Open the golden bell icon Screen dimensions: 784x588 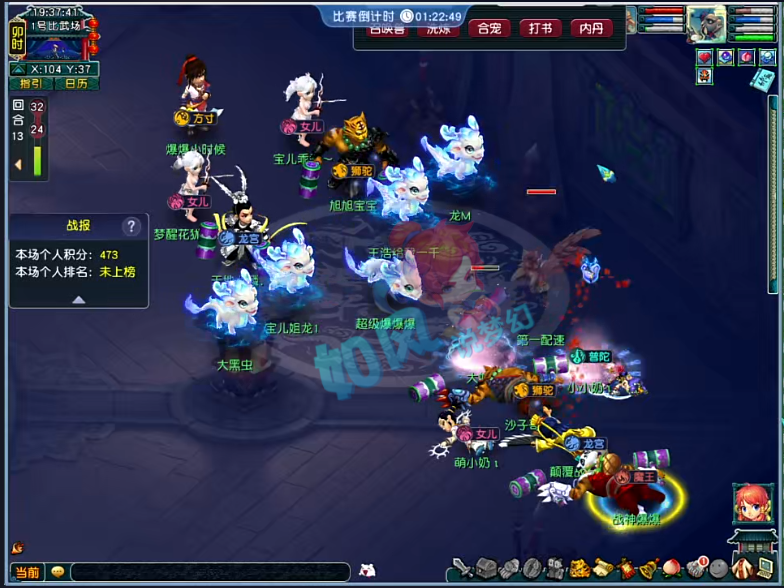point(648,568)
